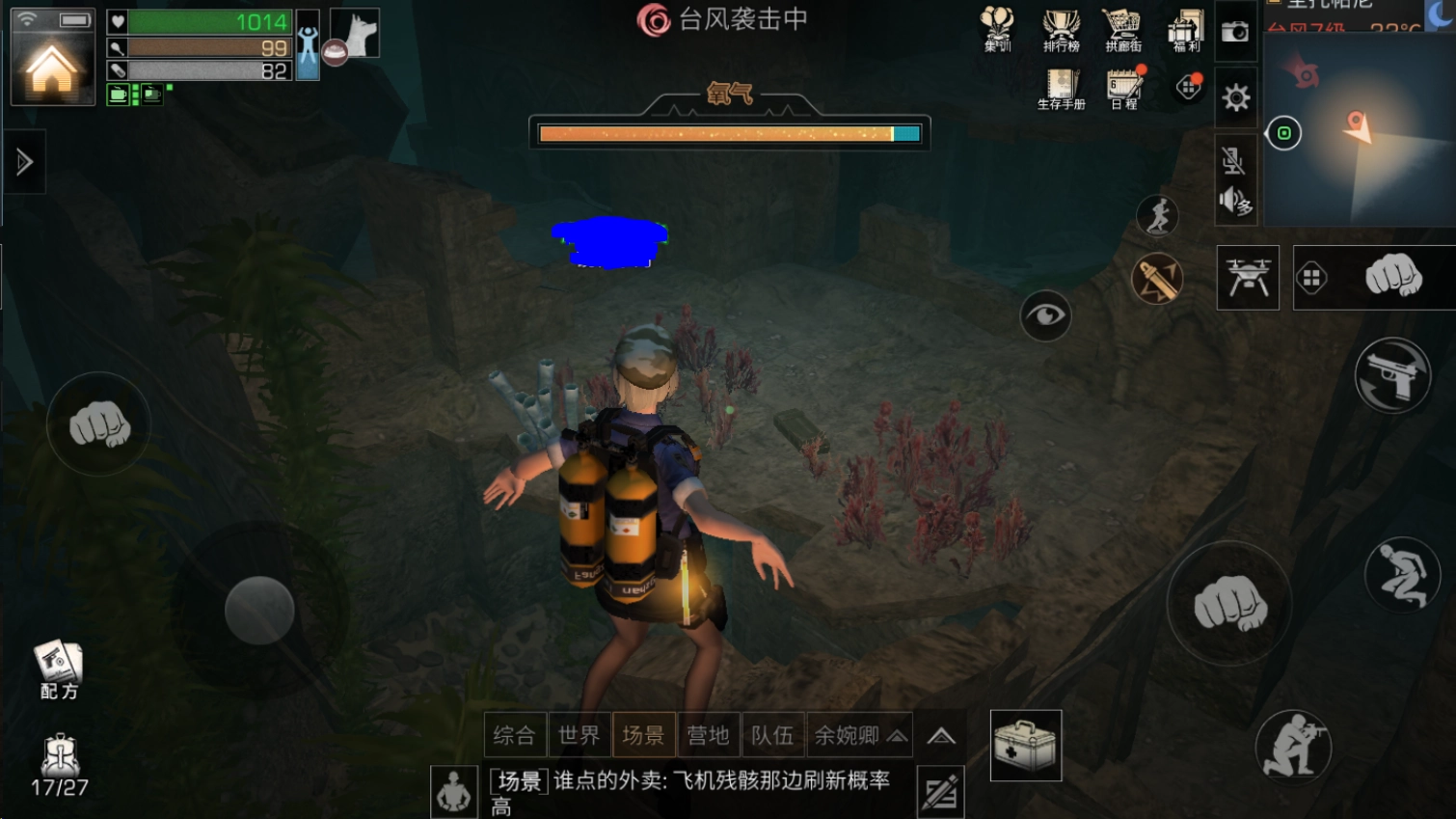1456x819 pixels.
Task: Switch to the 营地 chat tab
Action: [709, 734]
